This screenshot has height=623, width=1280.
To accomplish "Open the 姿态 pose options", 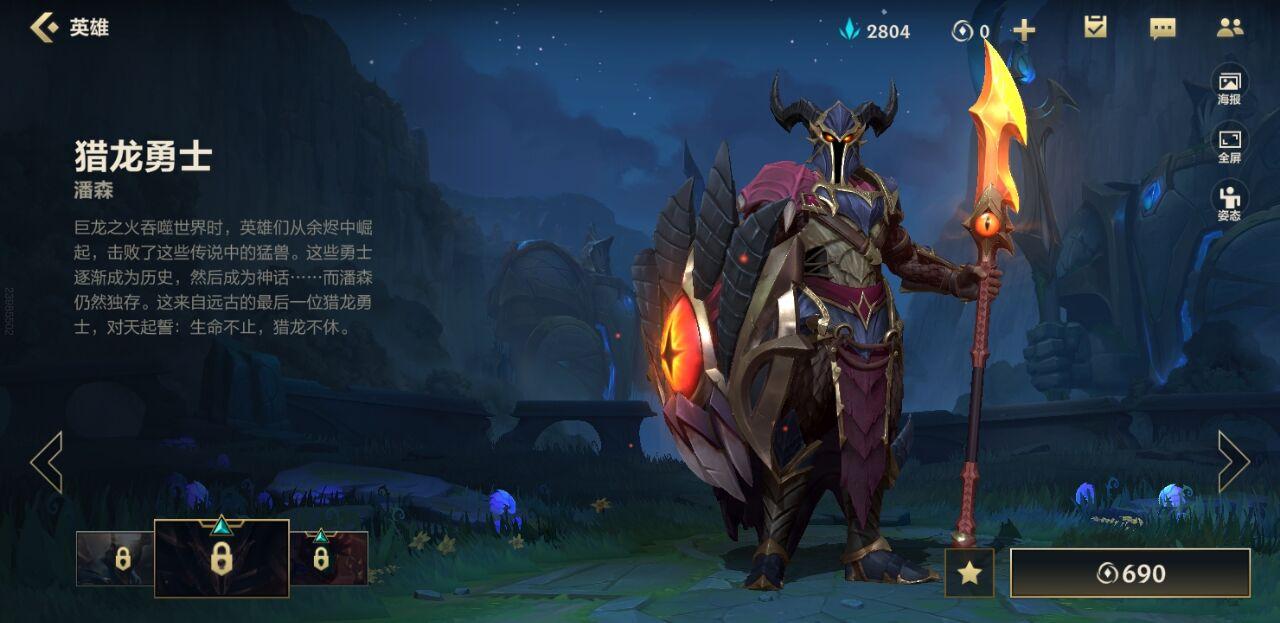I will coord(1229,202).
